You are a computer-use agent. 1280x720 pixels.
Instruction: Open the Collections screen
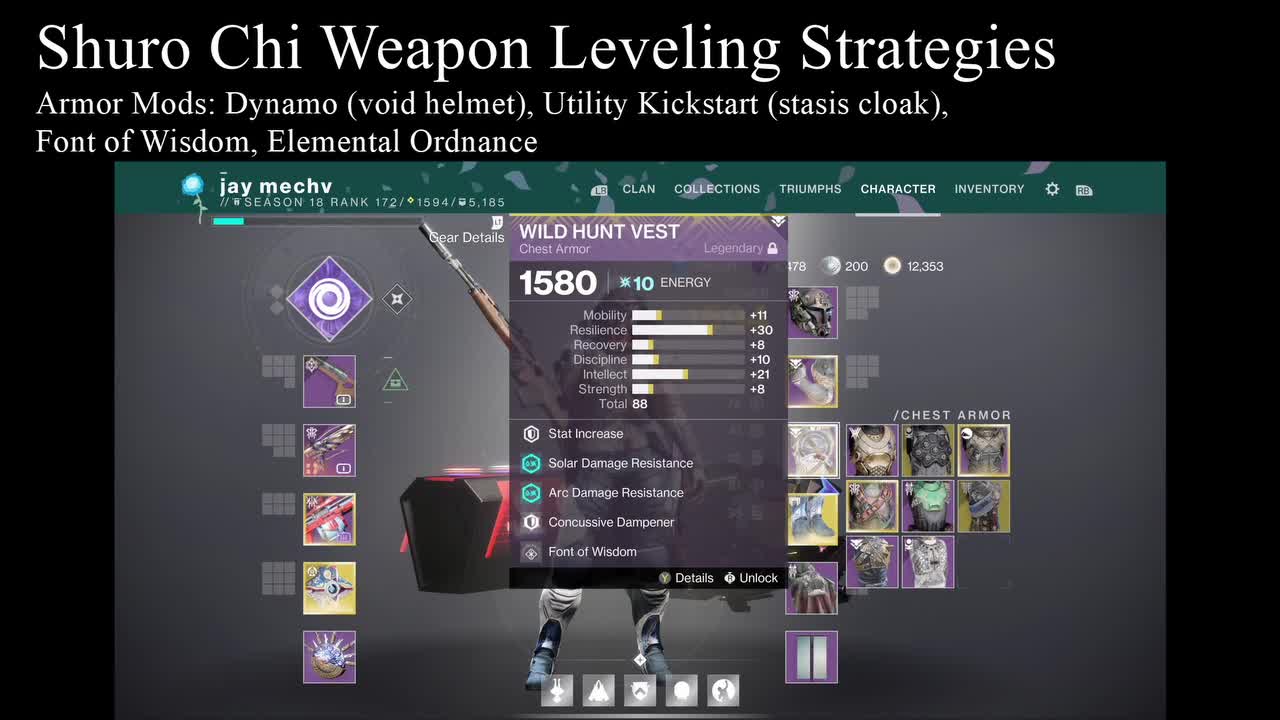click(x=716, y=189)
